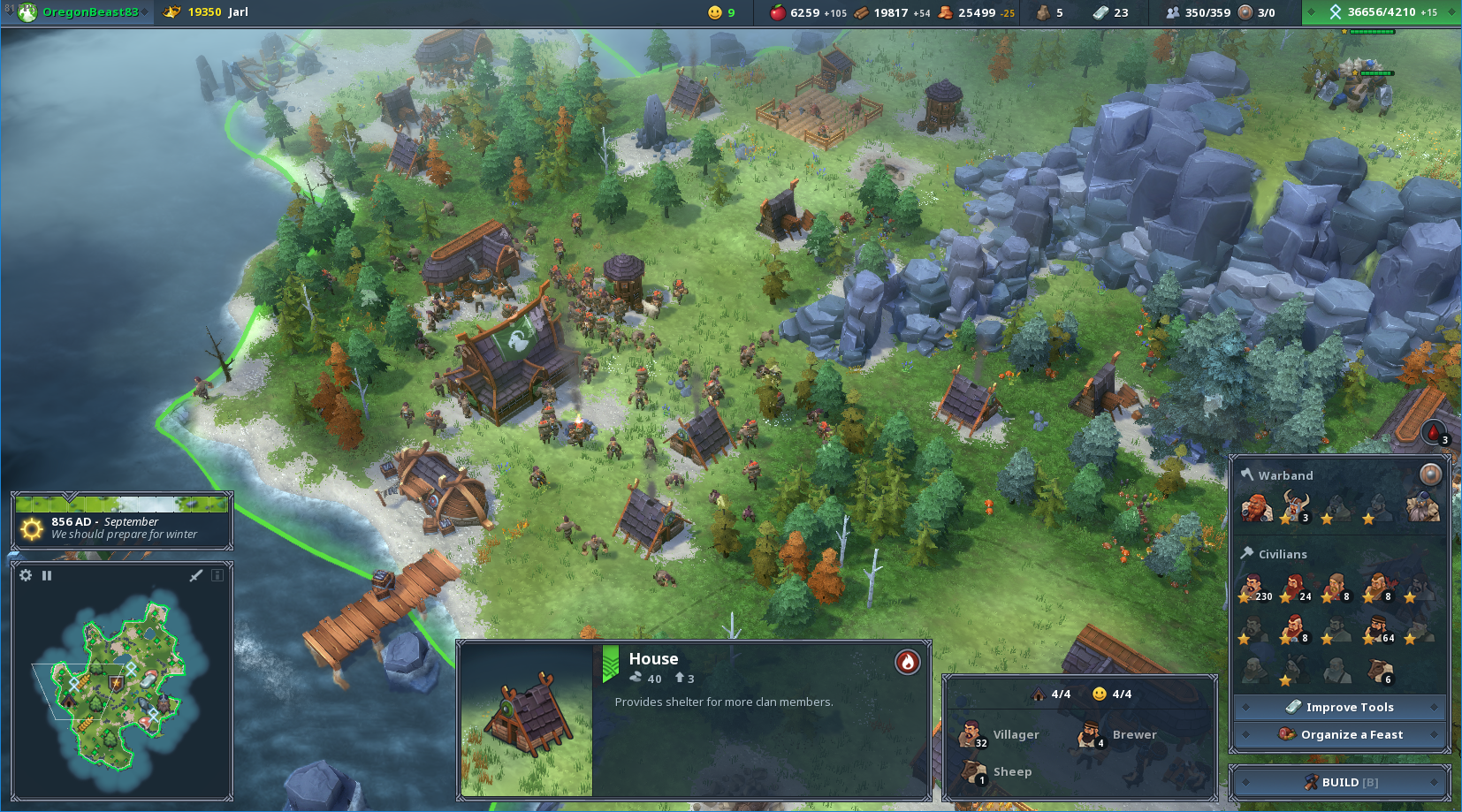
Task: Select the 230 villagers civilian icon
Action: tap(1253, 588)
